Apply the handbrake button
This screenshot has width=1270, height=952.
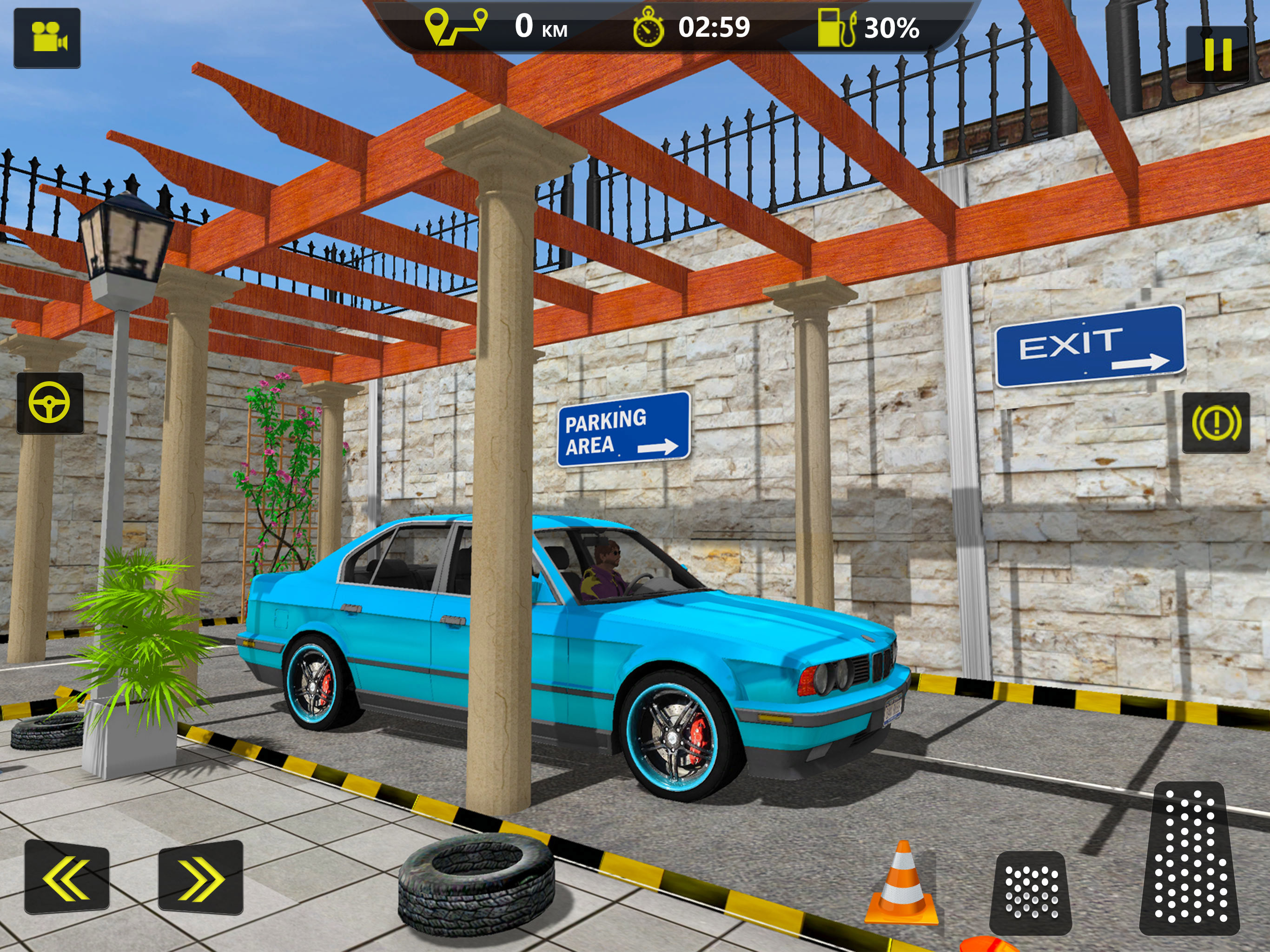point(1216,423)
